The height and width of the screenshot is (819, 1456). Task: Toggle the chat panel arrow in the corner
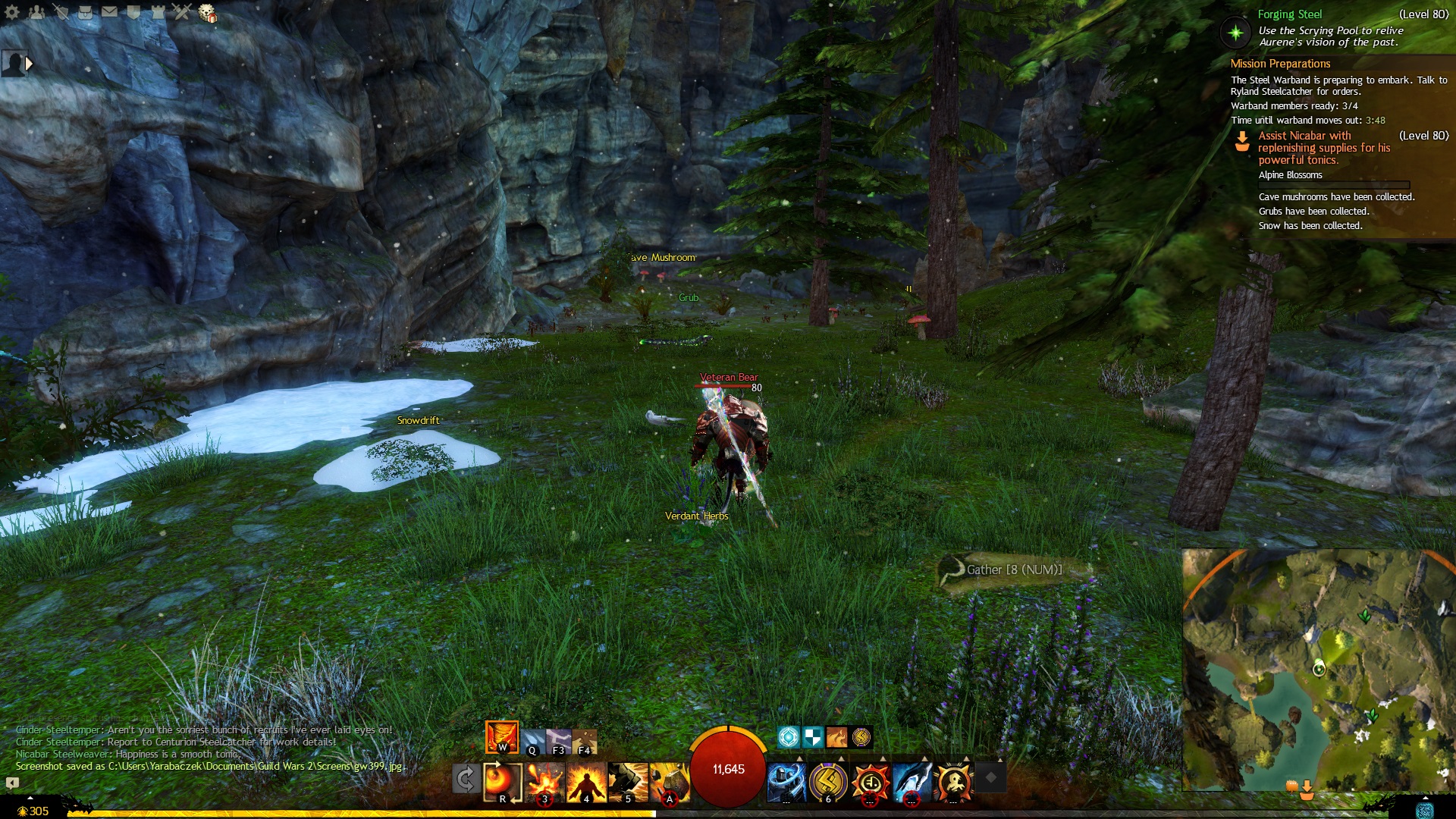[x=12, y=783]
